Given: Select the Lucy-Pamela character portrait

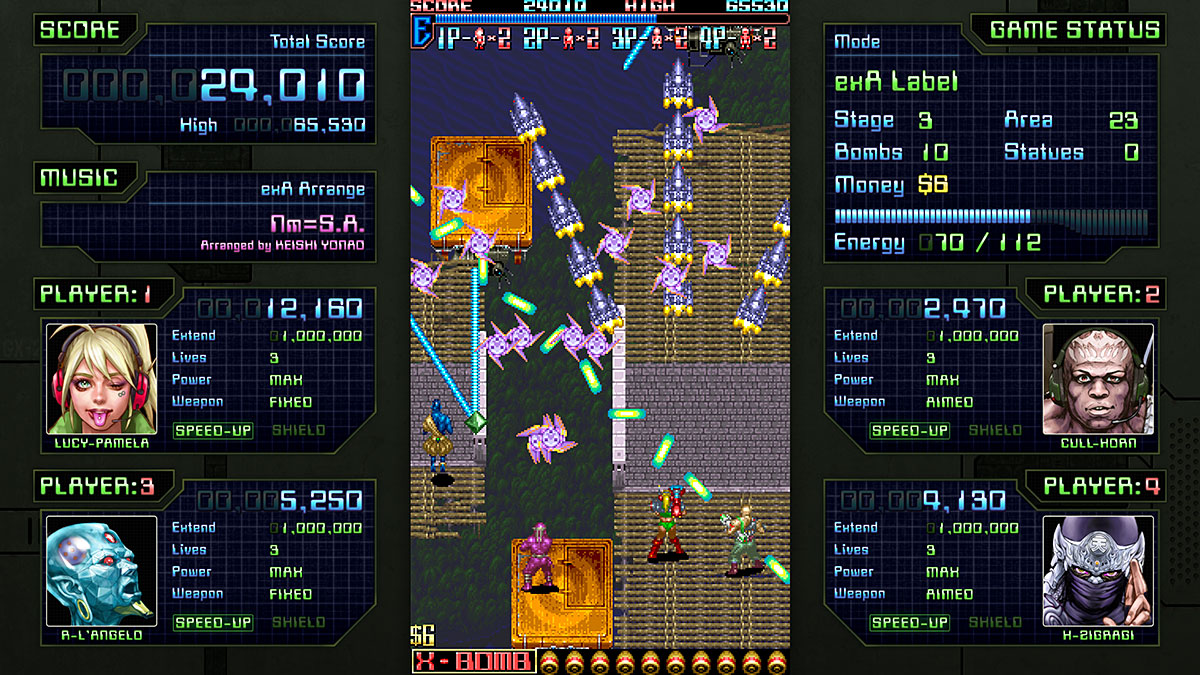Looking at the screenshot, I should coord(102,378).
